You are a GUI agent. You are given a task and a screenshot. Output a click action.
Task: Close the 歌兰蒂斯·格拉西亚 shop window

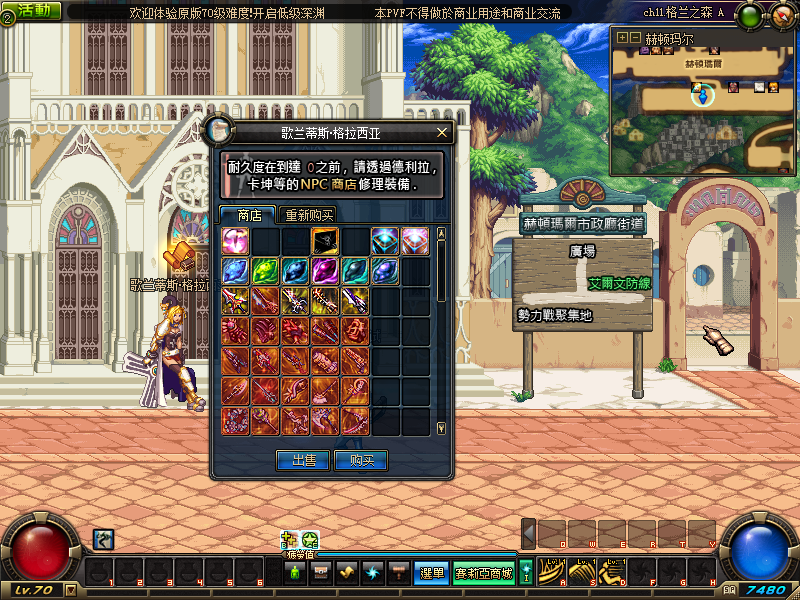pos(443,132)
